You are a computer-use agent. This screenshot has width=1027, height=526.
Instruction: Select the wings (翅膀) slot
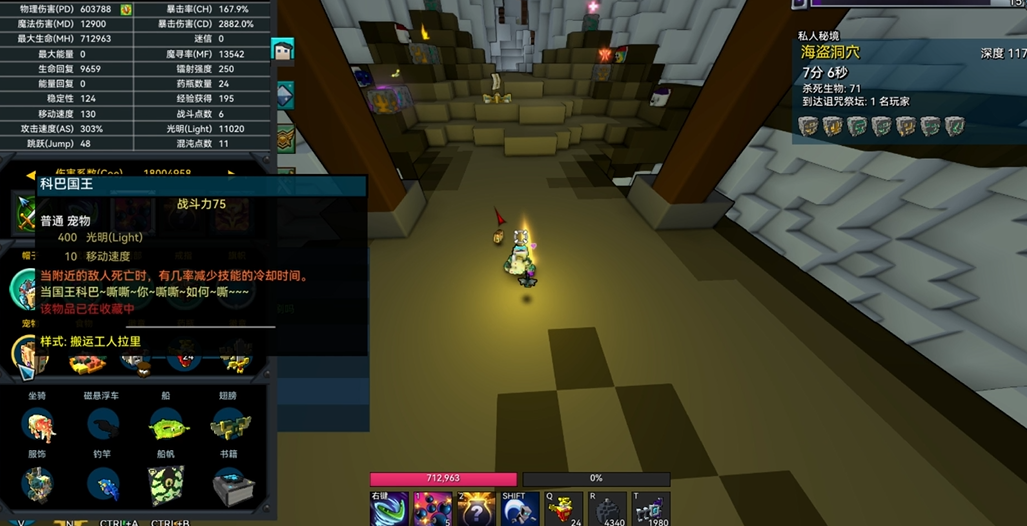click(x=231, y=427)
